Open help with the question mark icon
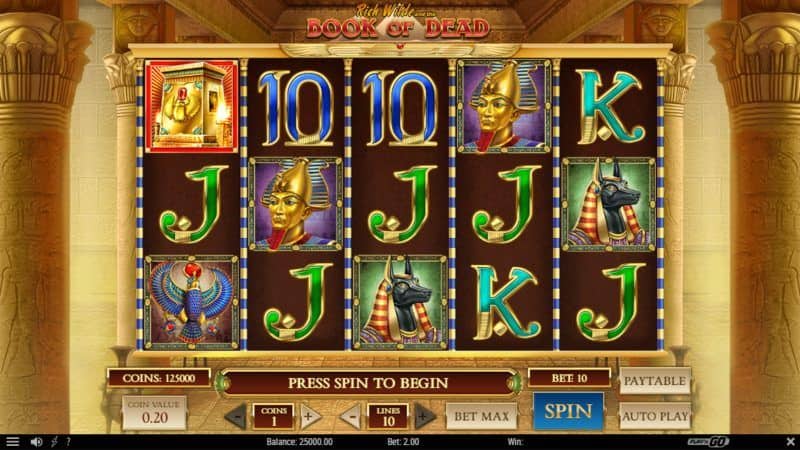 (68, 442)
